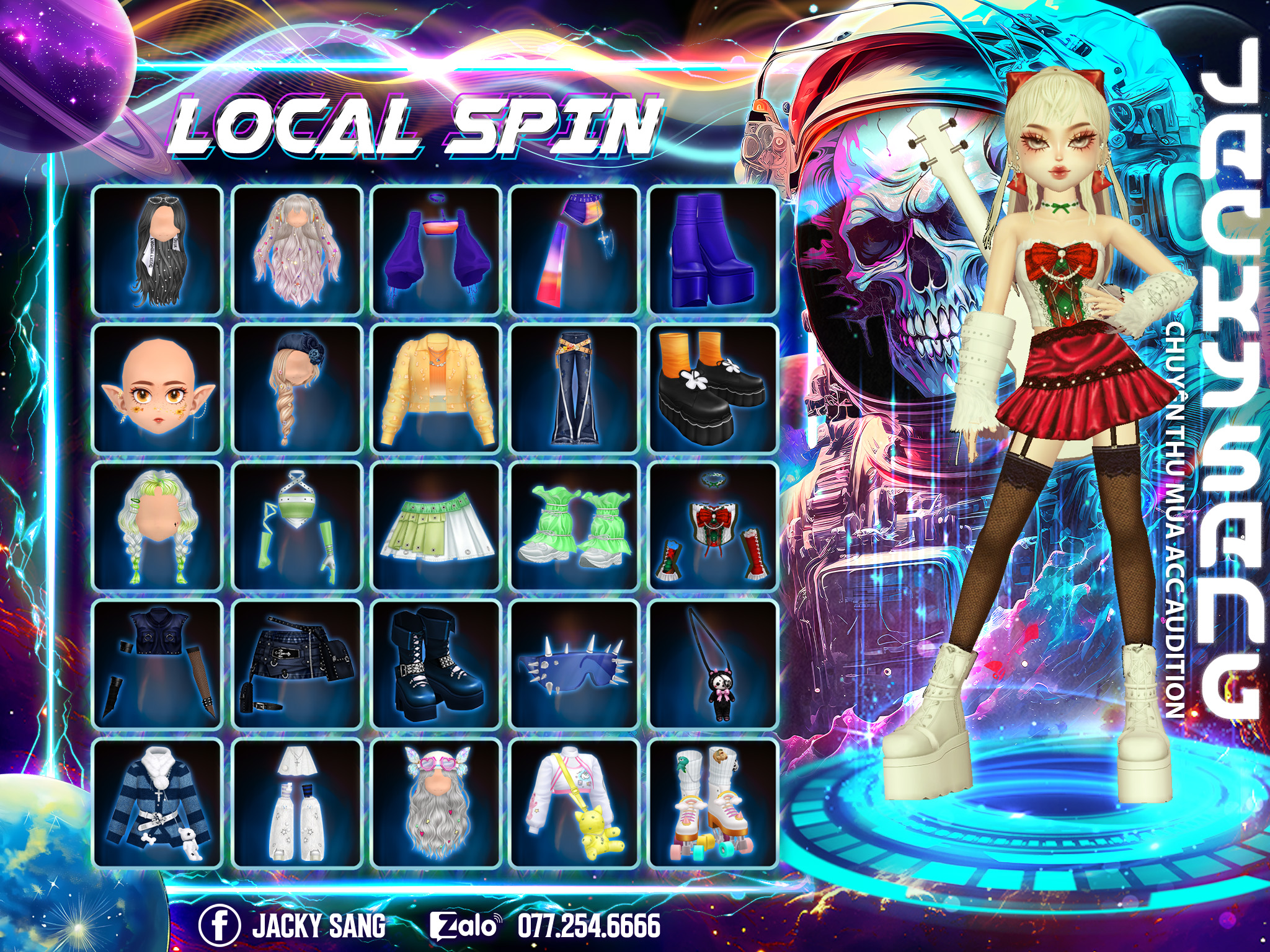
Task: Pick the spiked blue sunglasses item
Action: pyautogui.click(x=574, y=664)
